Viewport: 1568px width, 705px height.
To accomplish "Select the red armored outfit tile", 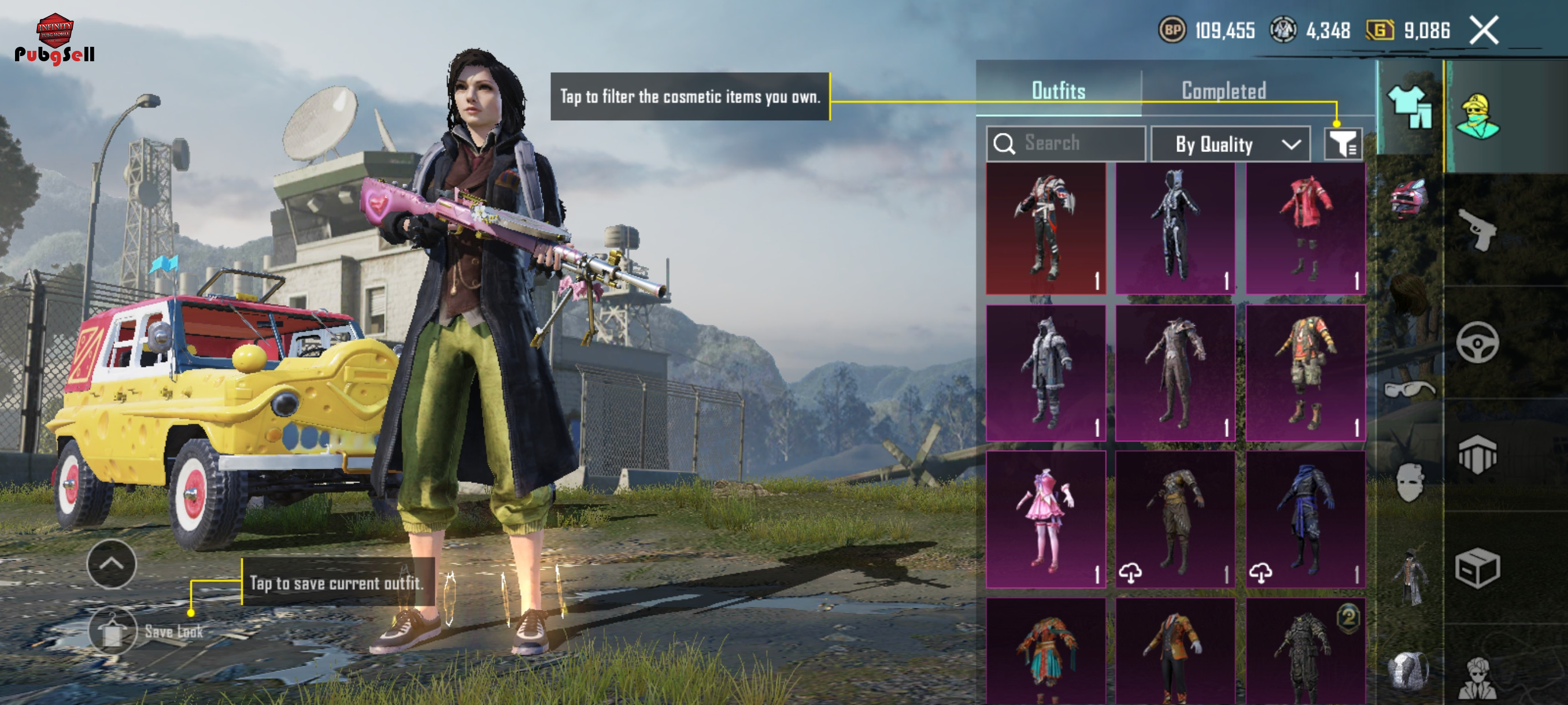I will (x=1045, y=229).
